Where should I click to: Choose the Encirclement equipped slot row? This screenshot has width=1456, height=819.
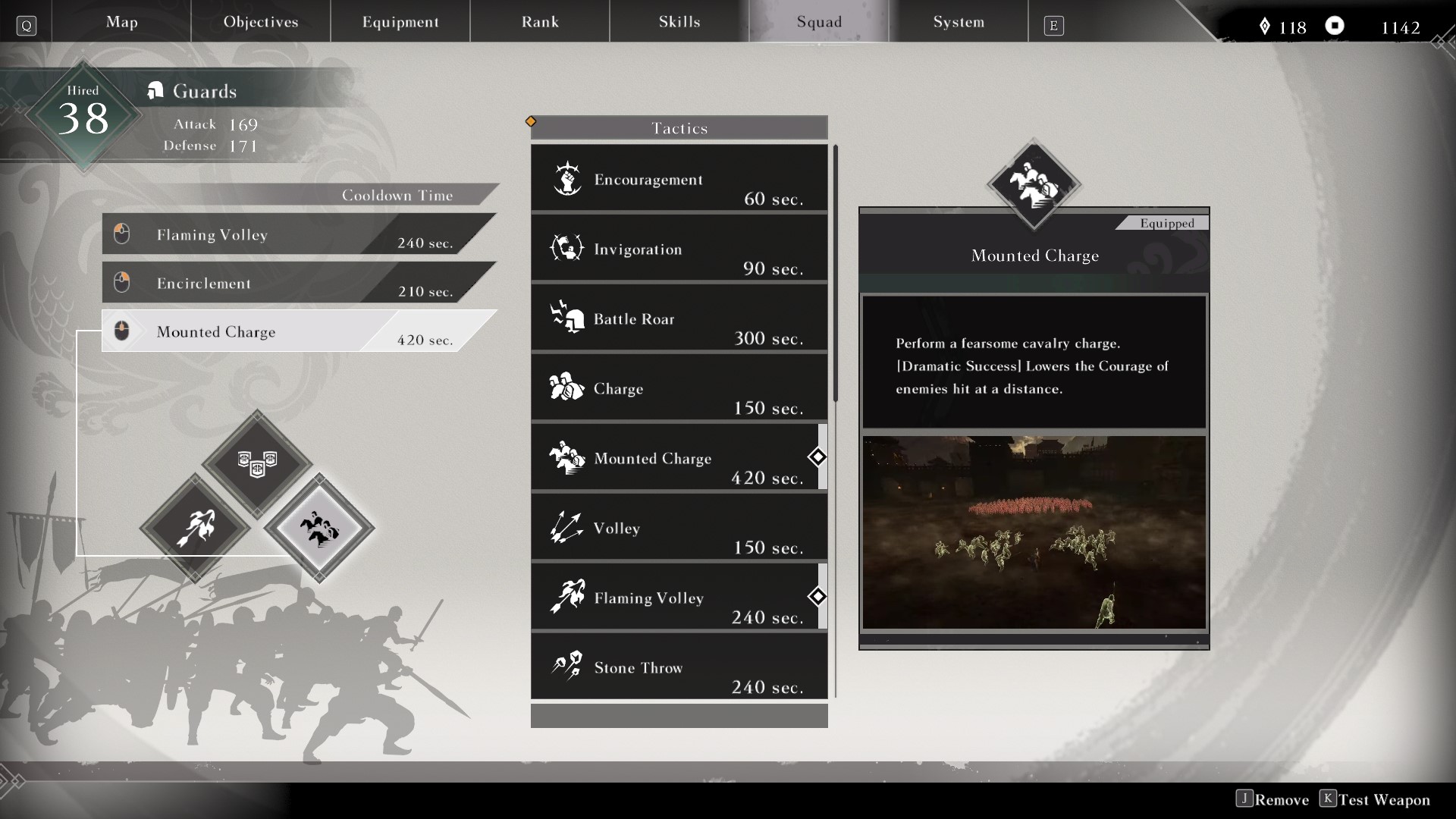click(x=288, y=283)
